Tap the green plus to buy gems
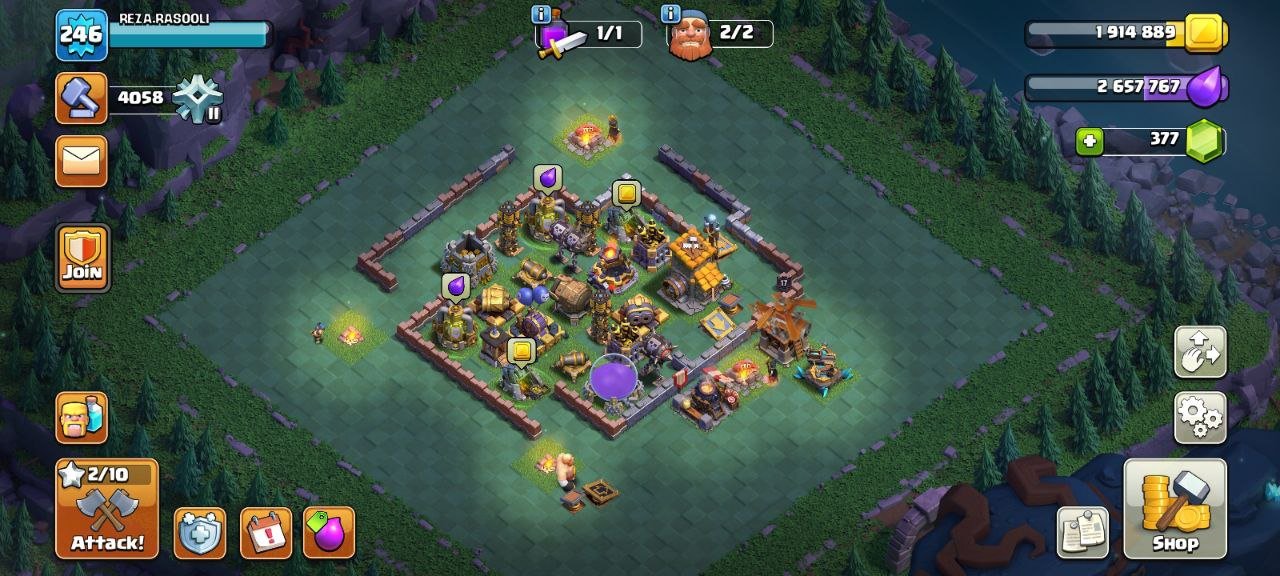 (x=1089, y=142)
